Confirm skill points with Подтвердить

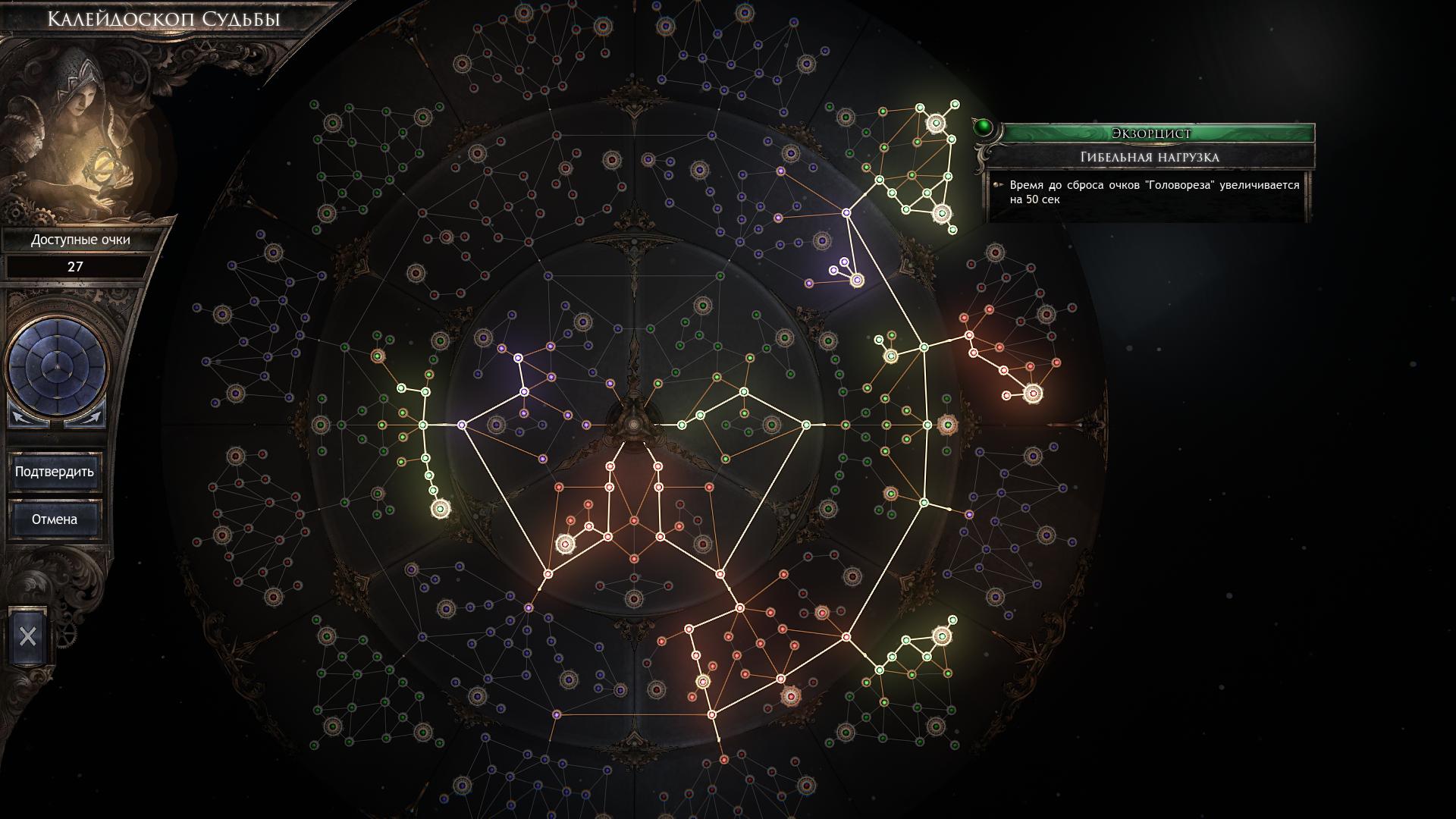(55, 472)
